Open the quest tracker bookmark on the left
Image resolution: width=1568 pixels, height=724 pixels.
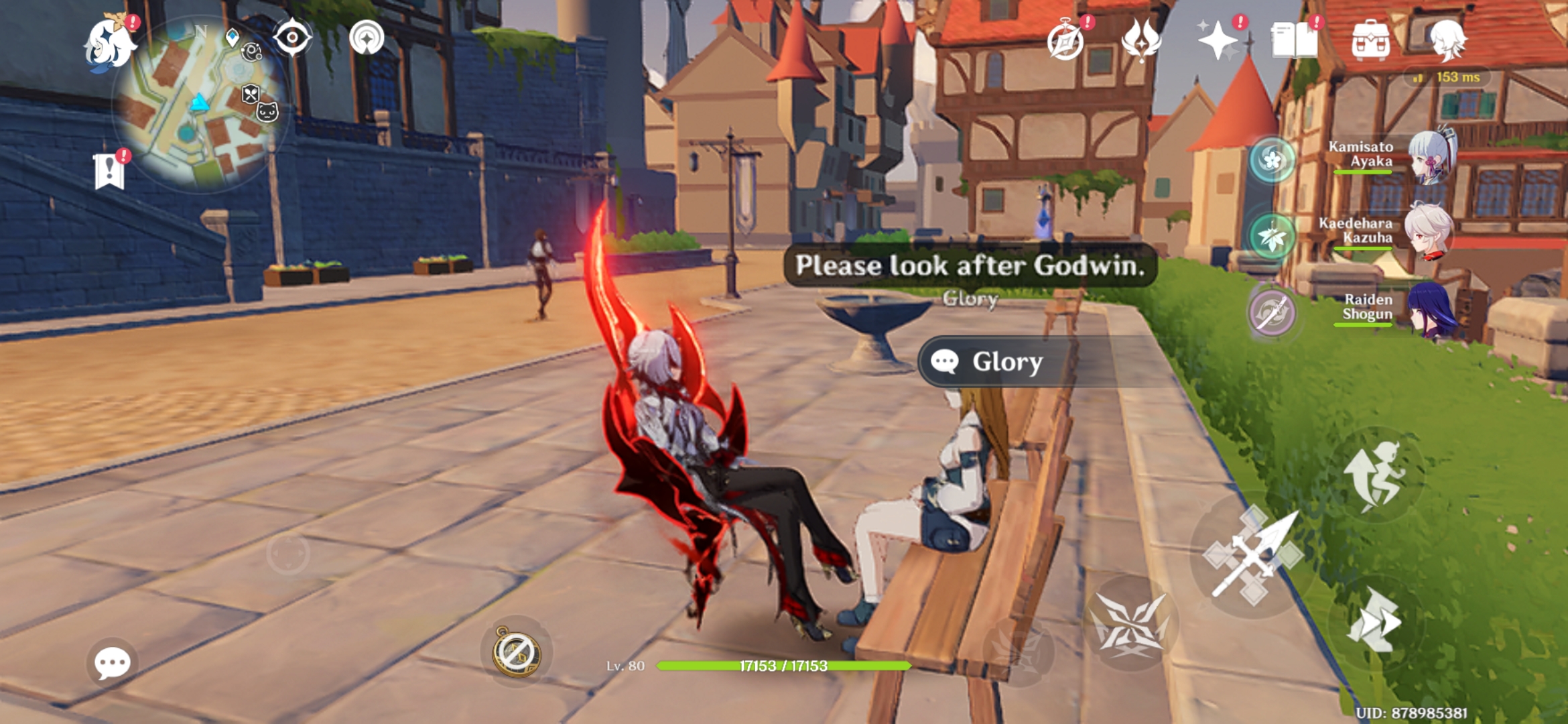click(111, 169)
